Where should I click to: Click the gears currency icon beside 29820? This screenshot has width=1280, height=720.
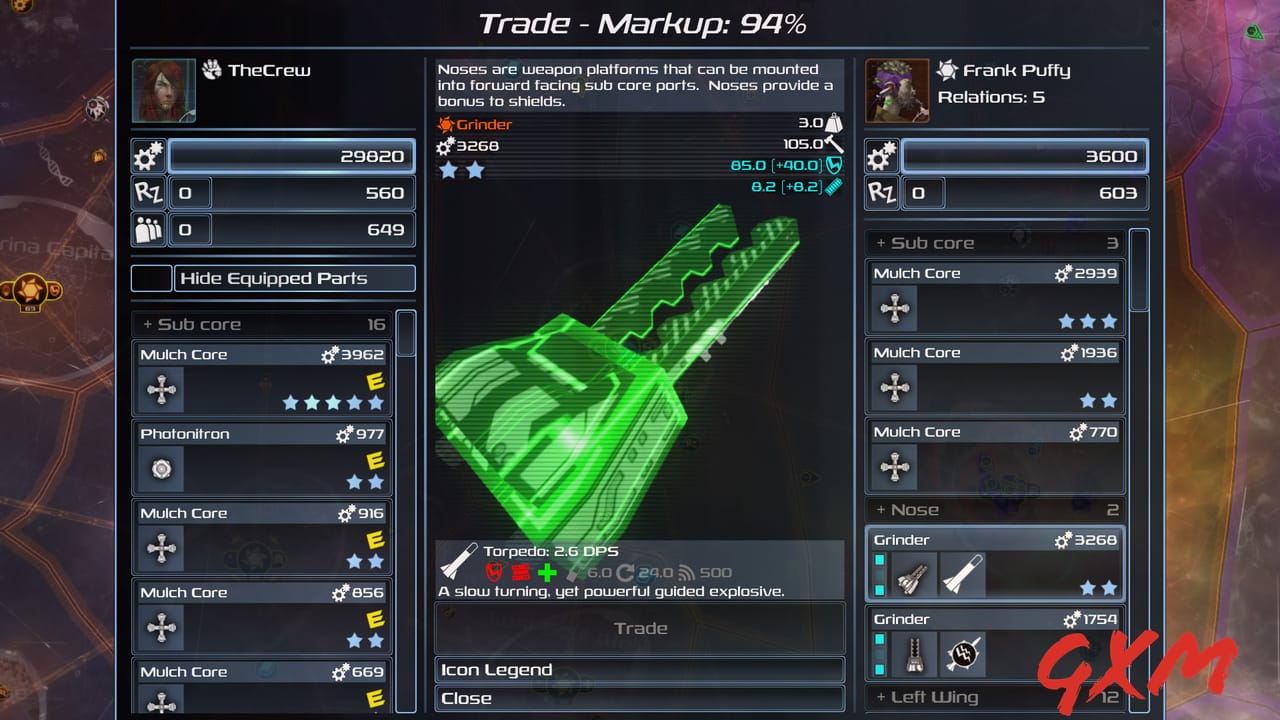[148, 155]
